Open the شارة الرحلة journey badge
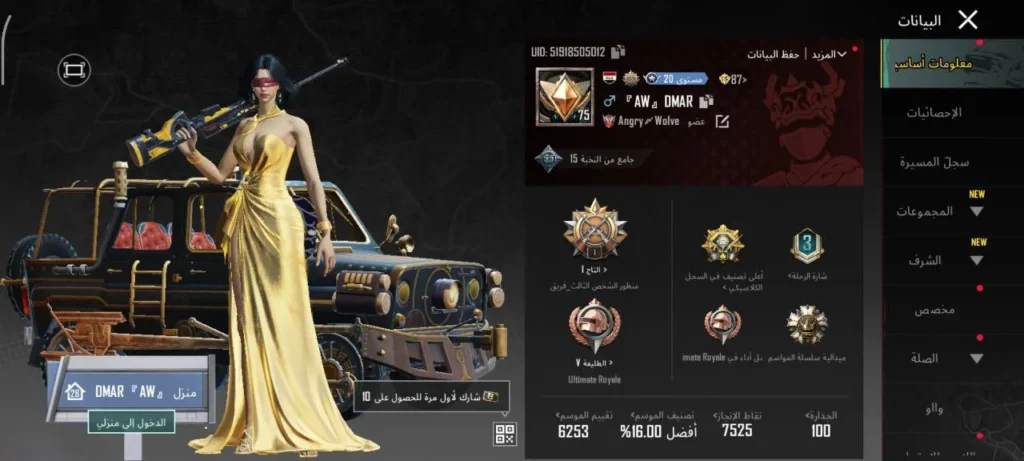This screenshot has width=1024, height=461. click(808, 246)
